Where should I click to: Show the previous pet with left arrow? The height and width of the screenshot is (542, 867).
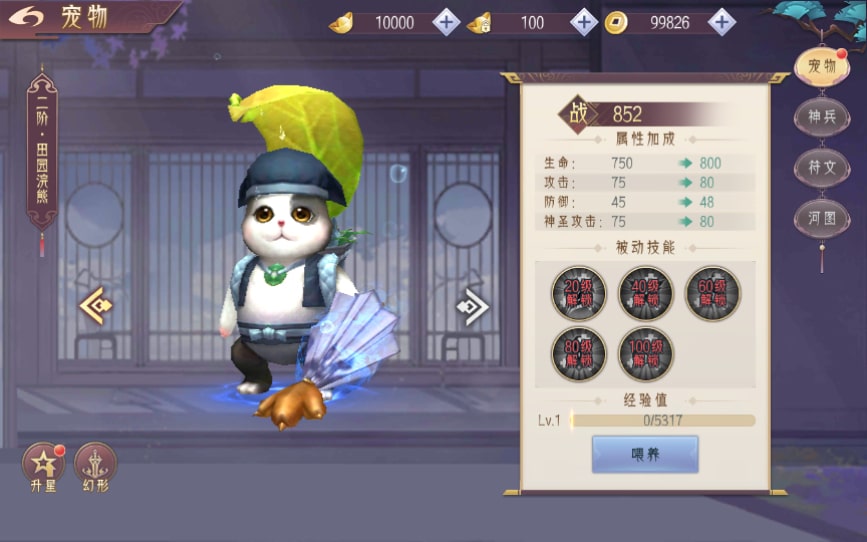click(x=96, y=305)
